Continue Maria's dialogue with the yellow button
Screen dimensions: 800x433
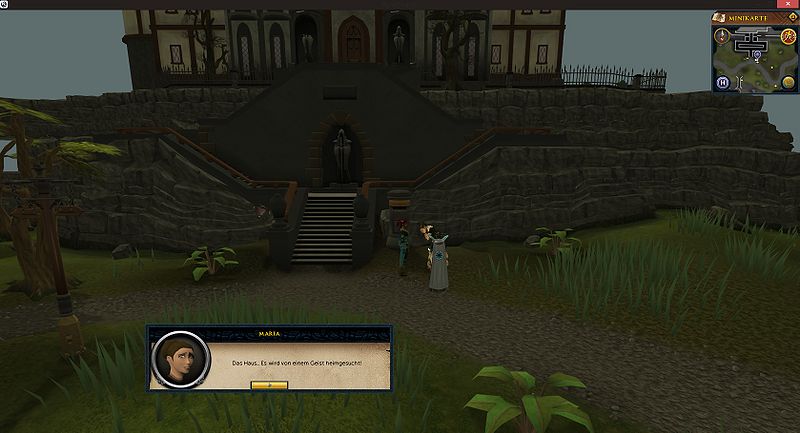(270, 385)
